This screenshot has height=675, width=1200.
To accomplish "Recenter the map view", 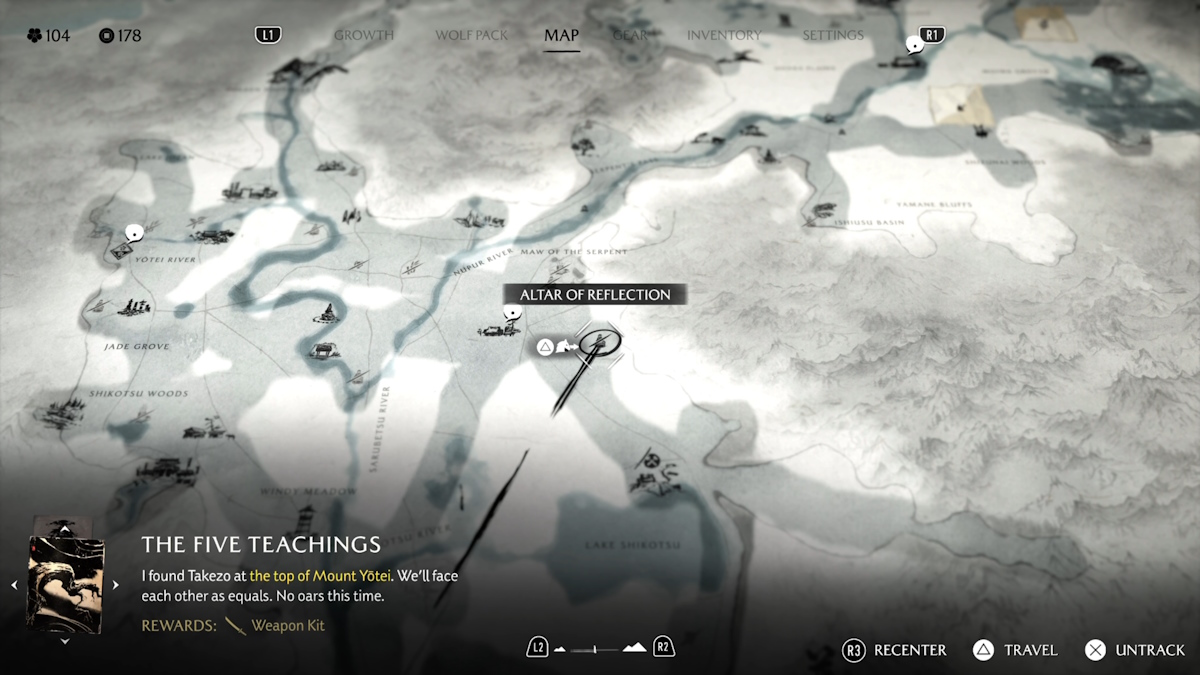I will 894,650.
